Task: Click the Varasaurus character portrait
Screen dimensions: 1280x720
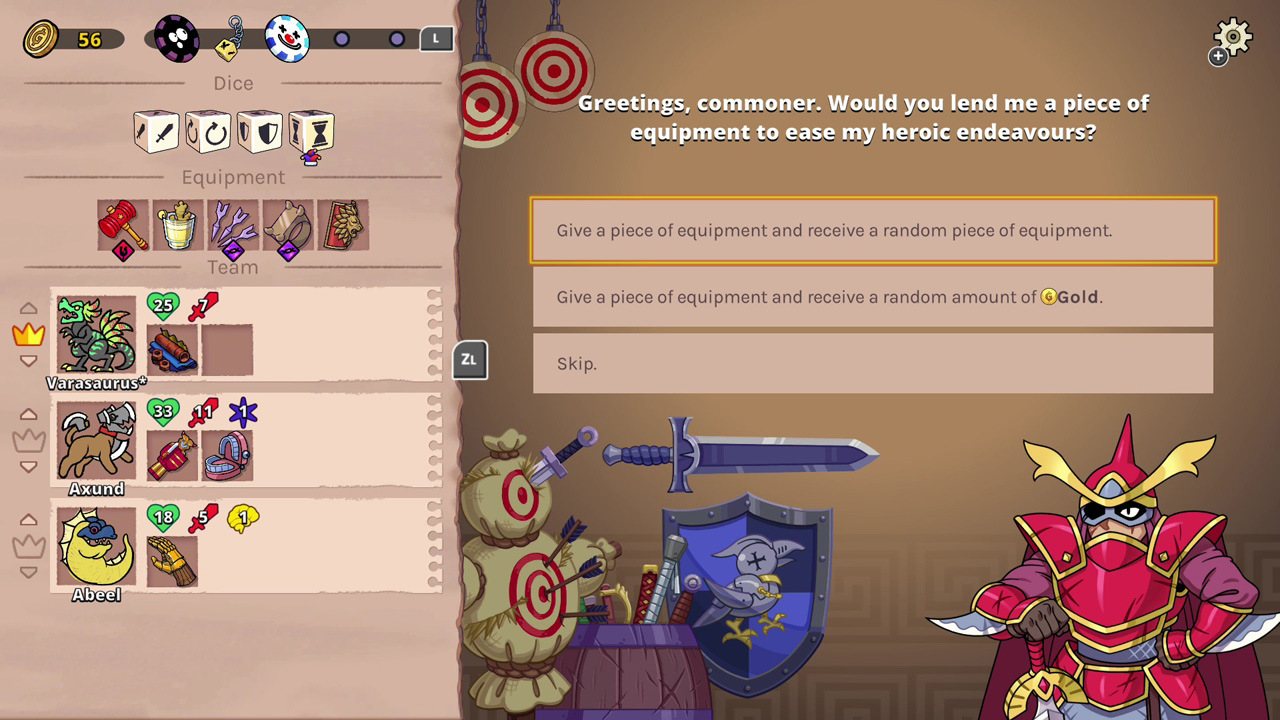Action: [95, 335]
